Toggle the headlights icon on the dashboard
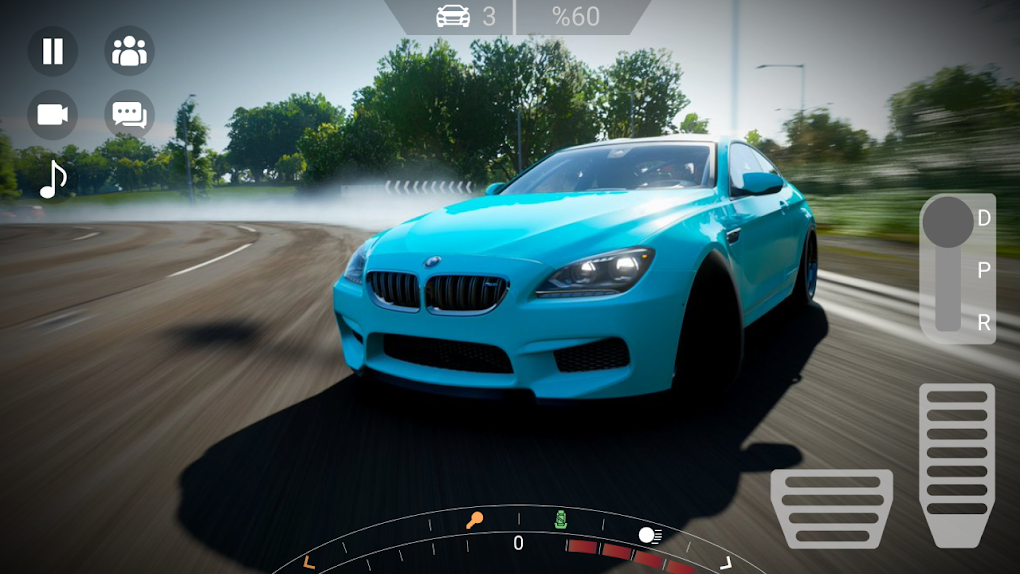This screenshot has height=574, width=1020. [650, 535]
